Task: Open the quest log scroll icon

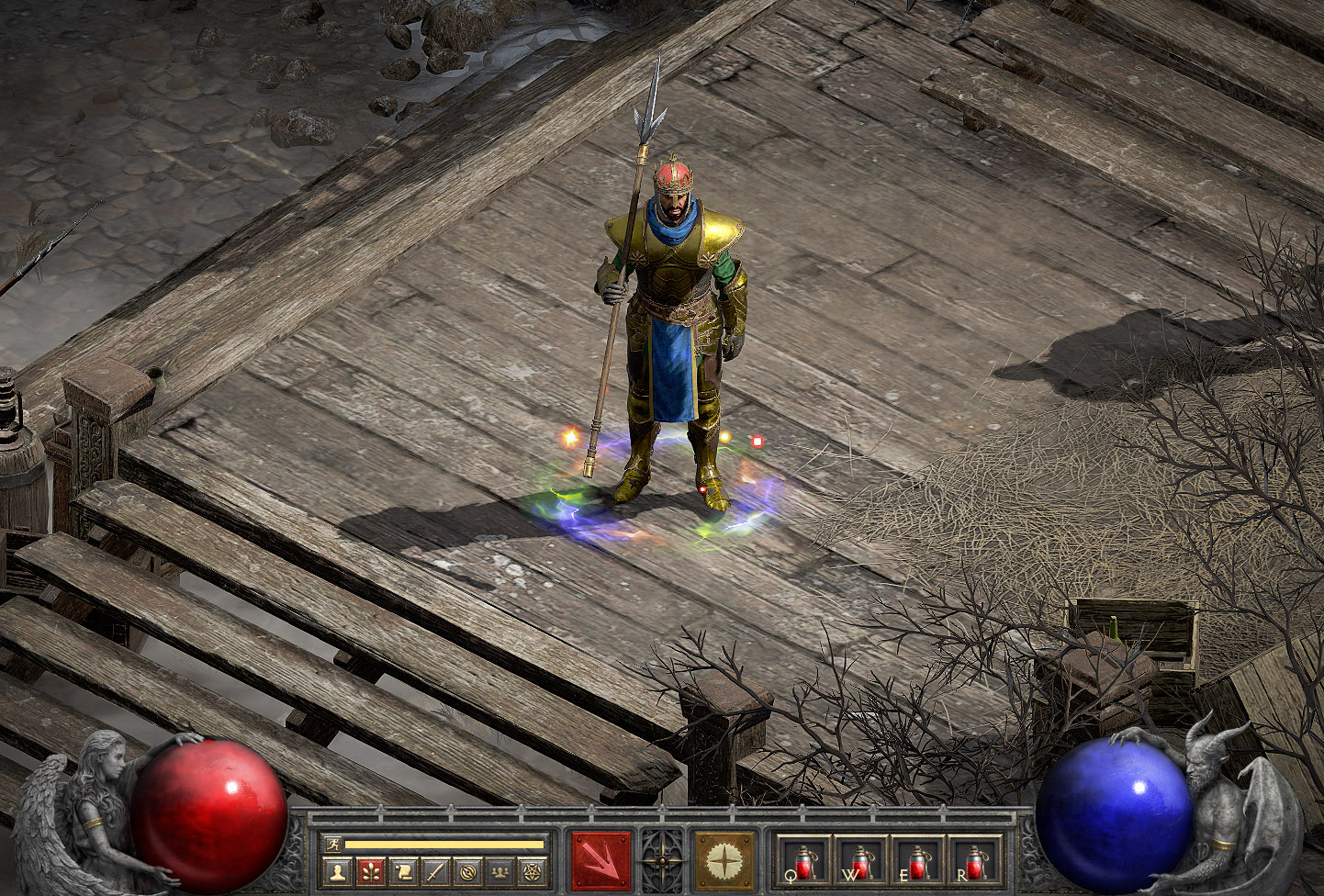Action: pyautogui.click(x=403, y=871)
